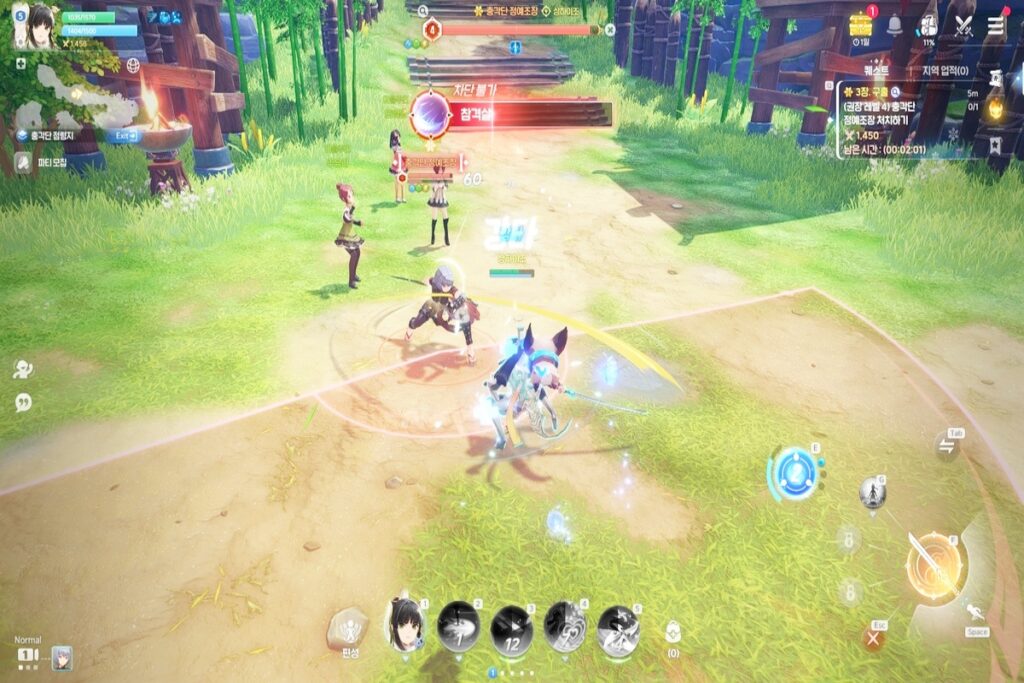Open the golden treasure chest icon
1024x683 pixels.
pos(861,24)
